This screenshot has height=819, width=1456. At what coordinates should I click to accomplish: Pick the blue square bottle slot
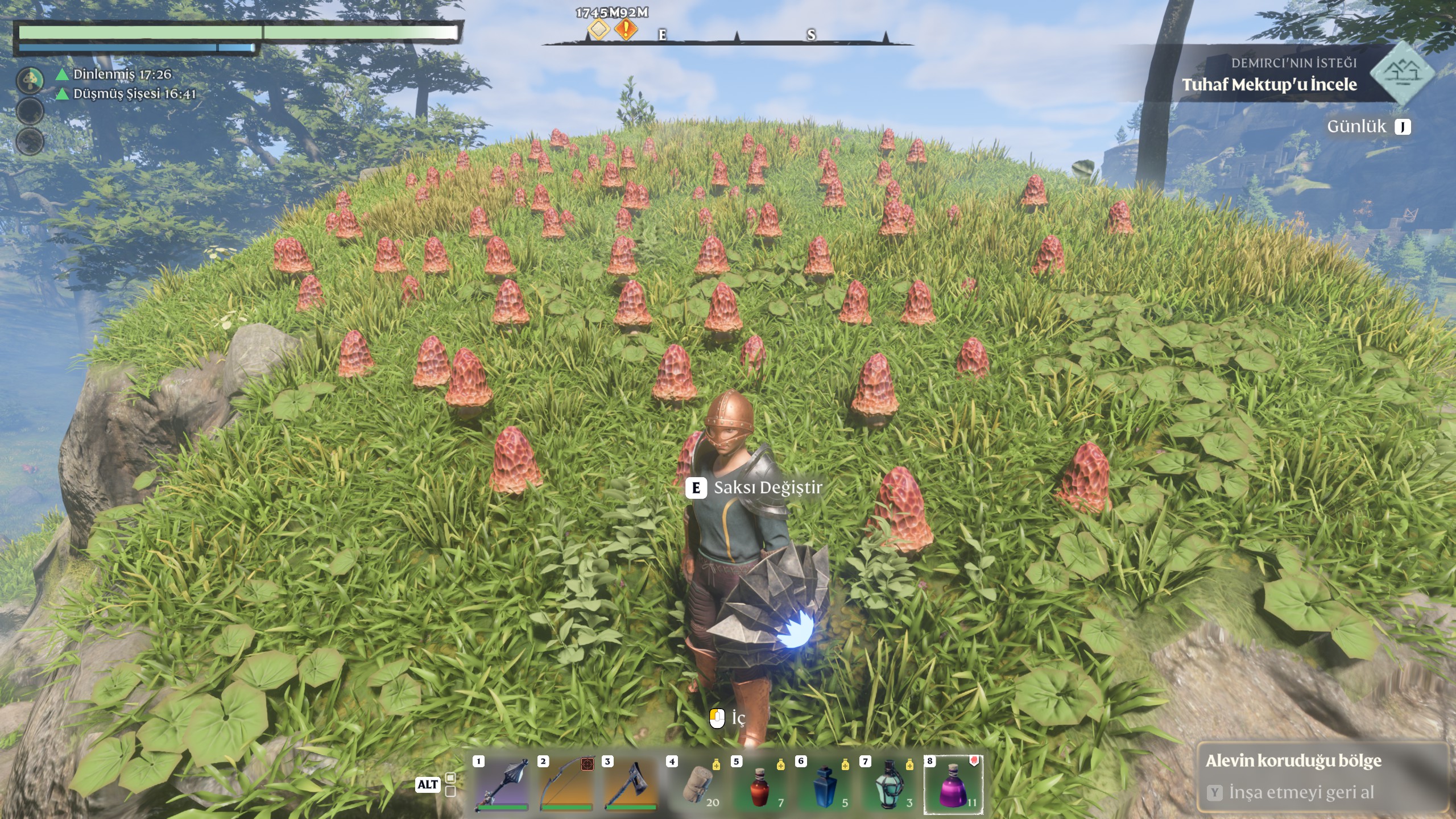(825, 784)
